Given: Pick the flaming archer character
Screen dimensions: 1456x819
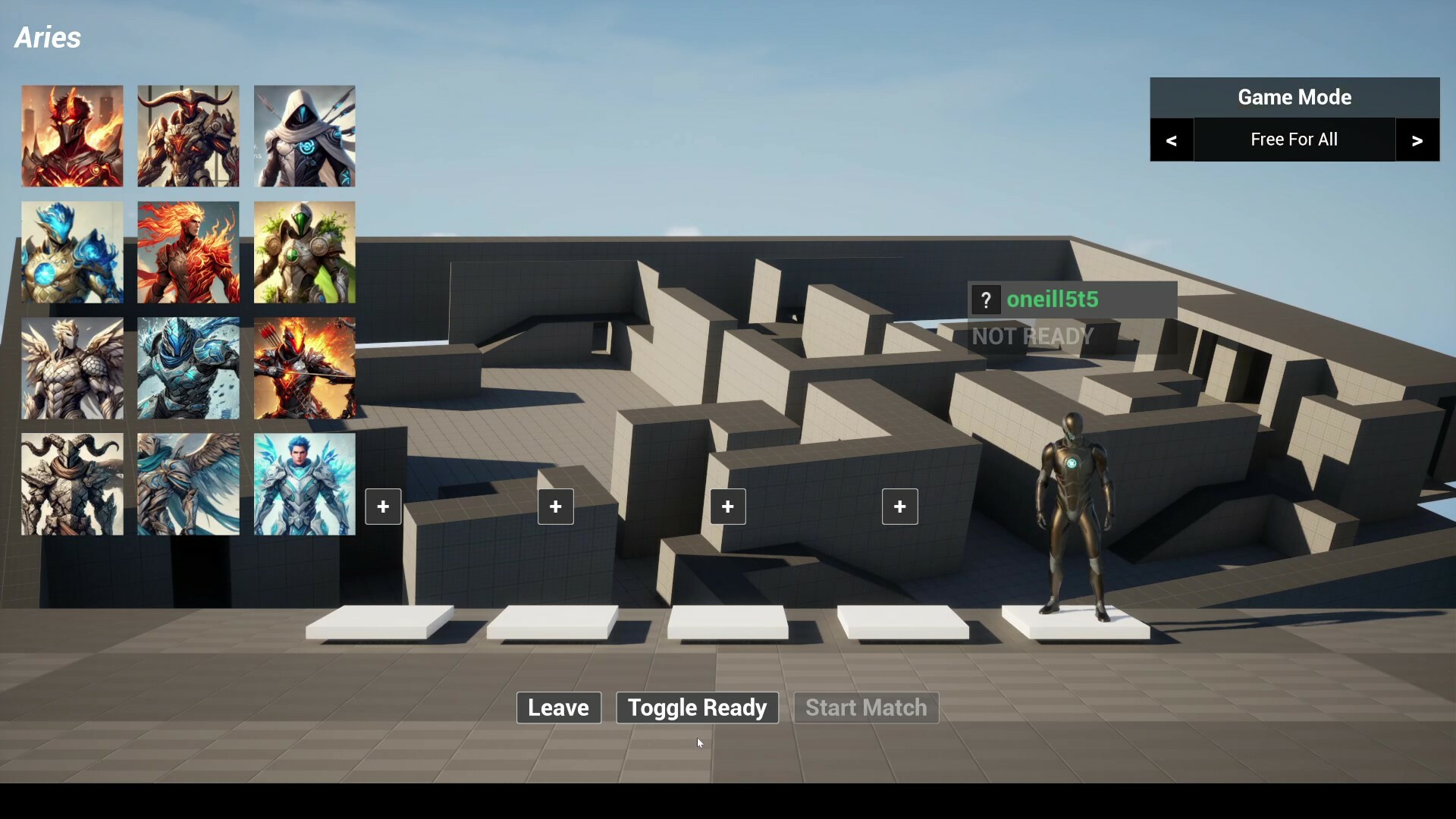Looking at the screenshot, I should (304, 369).
